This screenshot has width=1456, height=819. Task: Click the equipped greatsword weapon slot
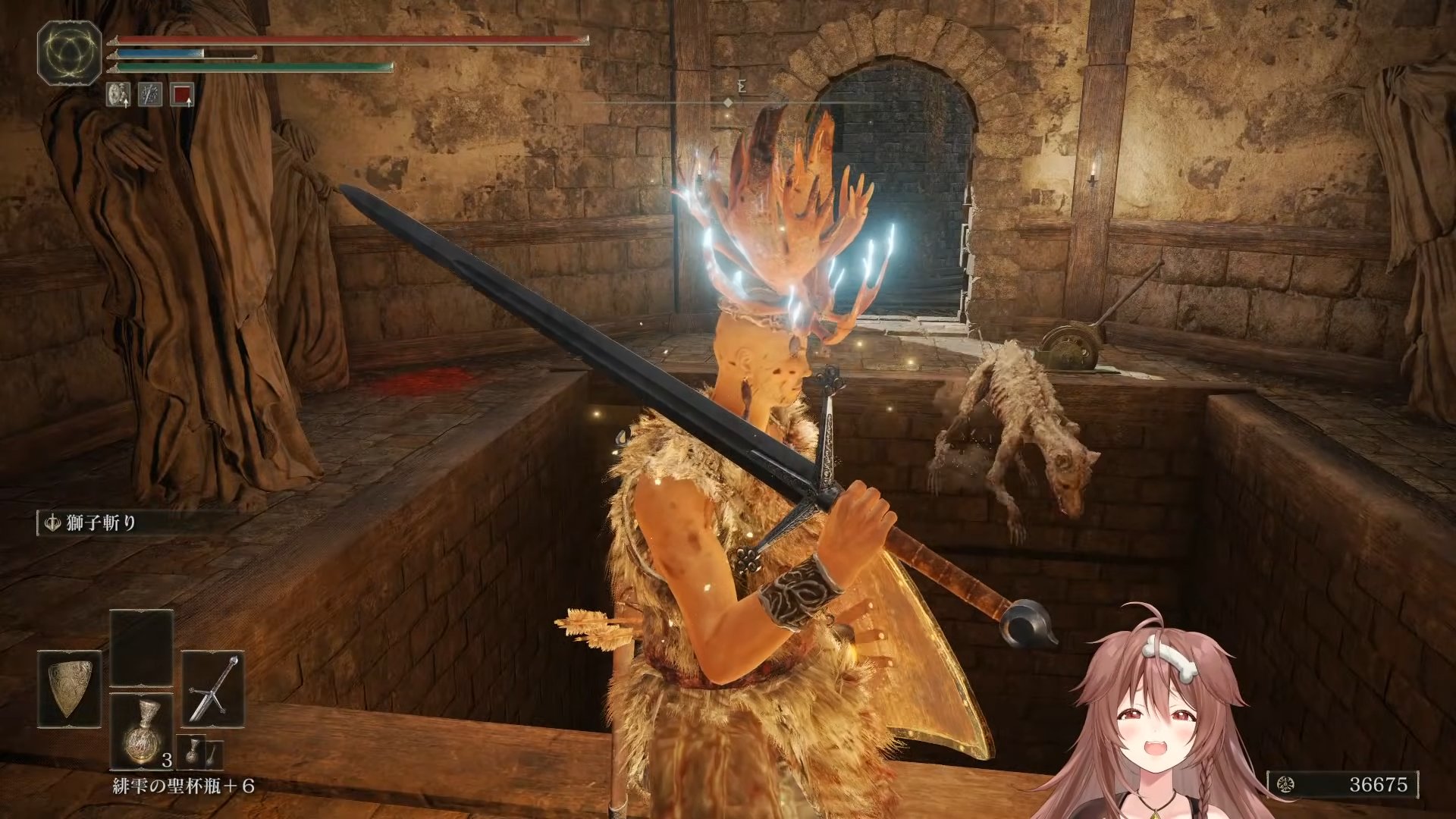point(213,689)
